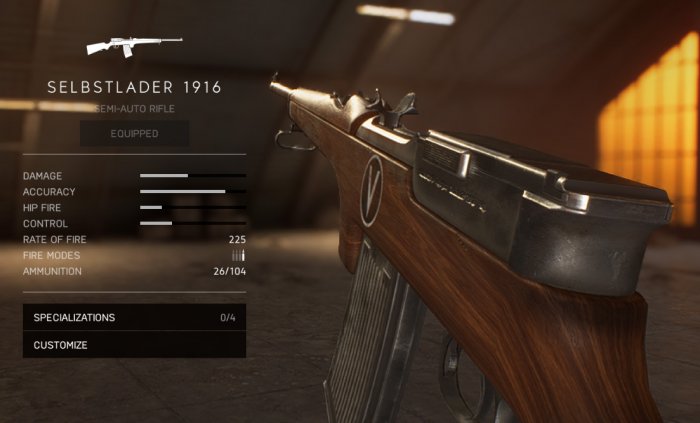Click the Equipped status button
This screenshot has width=700, height=423.
pos(134,133)
